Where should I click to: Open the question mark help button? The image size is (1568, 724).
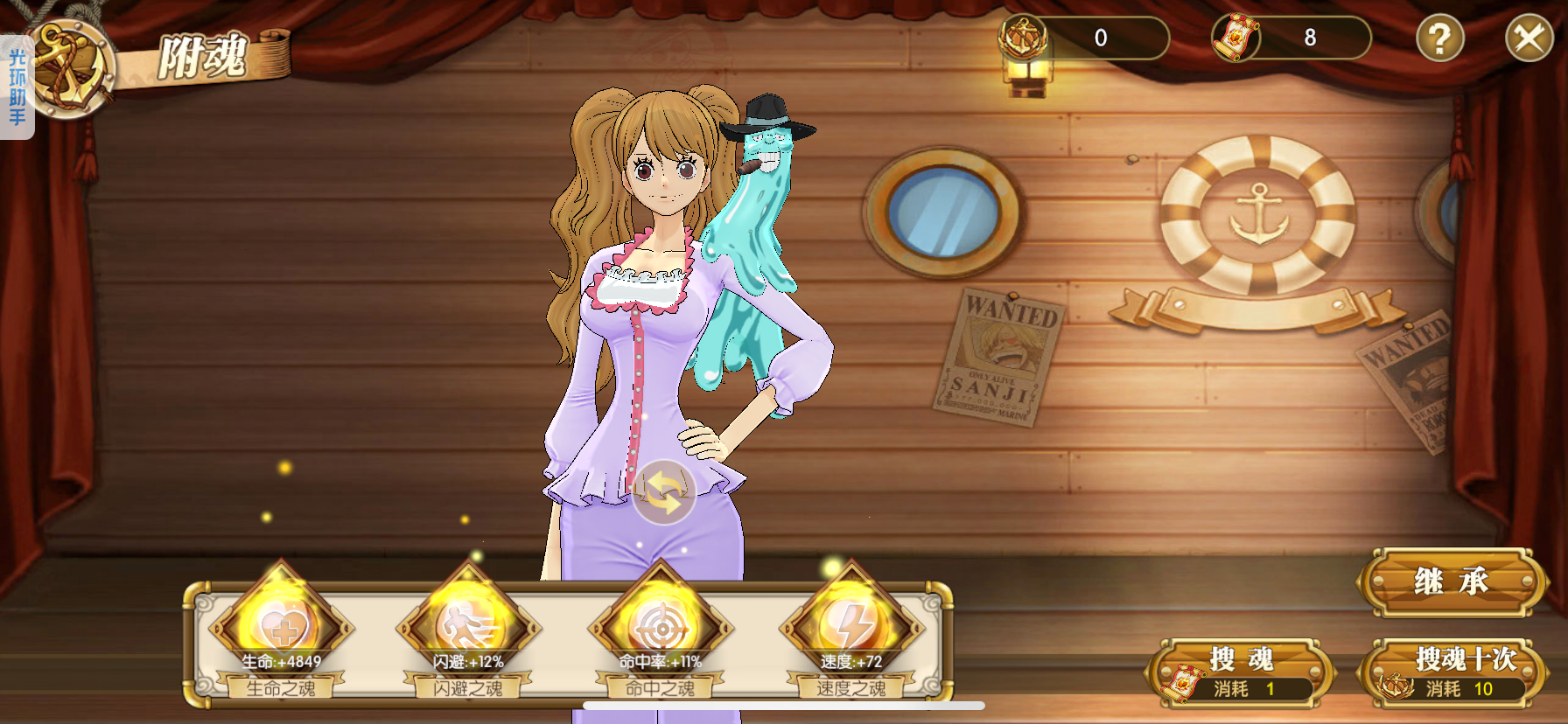click(x=1439, y=38)
